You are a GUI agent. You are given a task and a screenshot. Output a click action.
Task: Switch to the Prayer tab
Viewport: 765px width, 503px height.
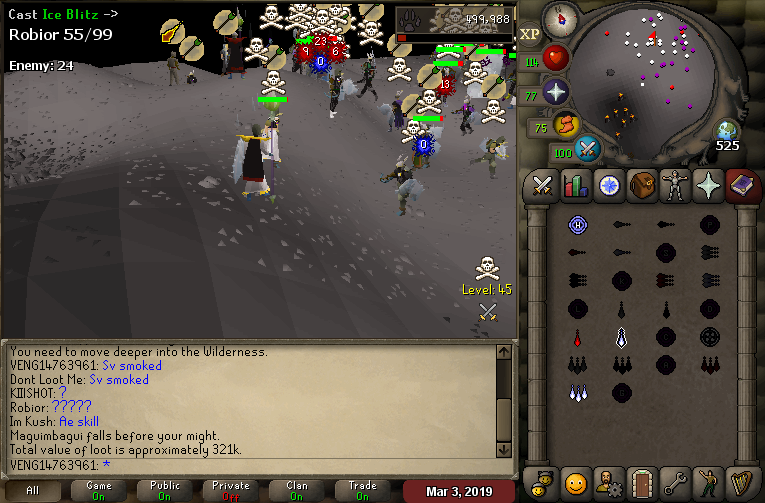[708, 185]
